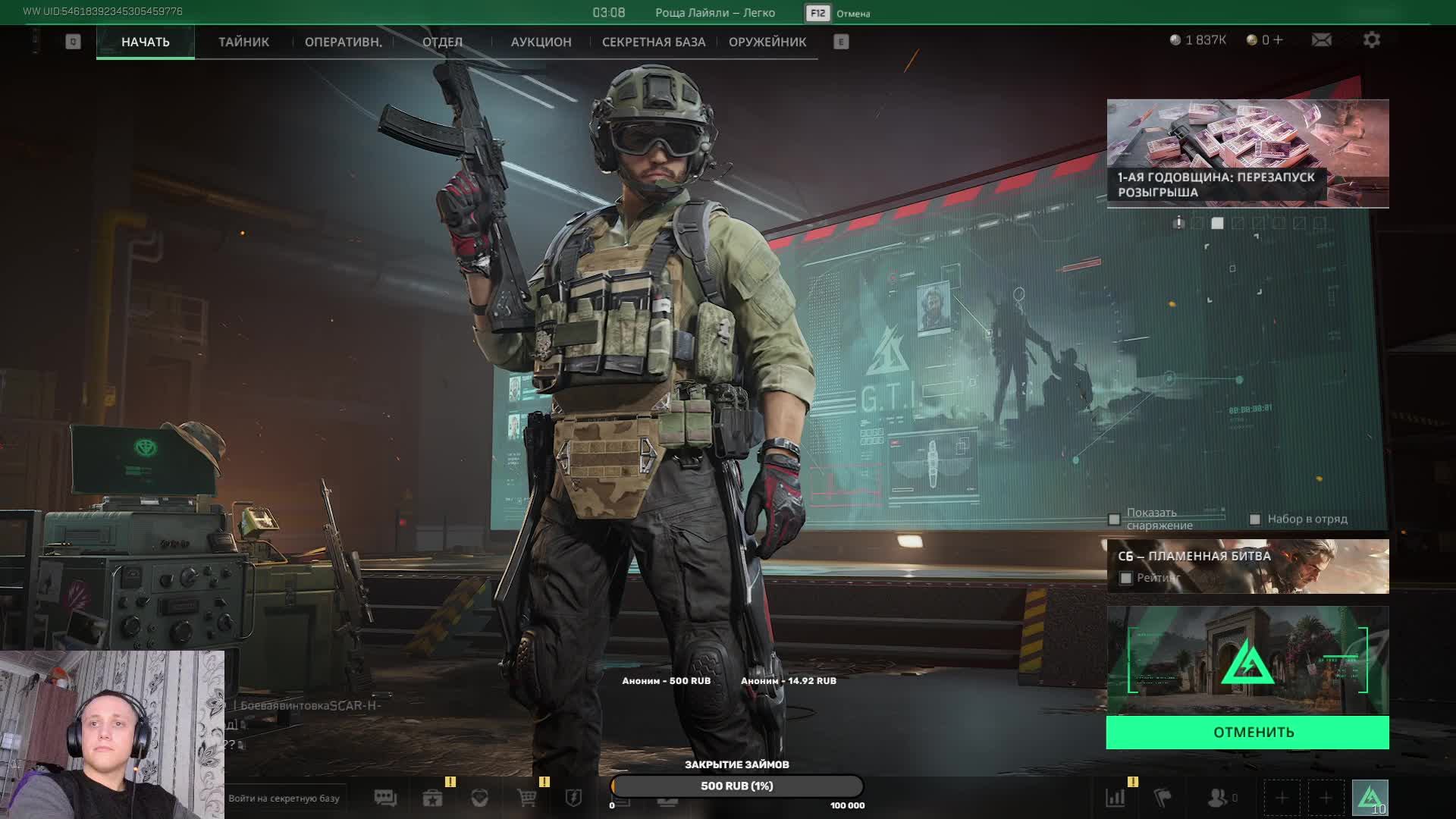Click Войти на секретную базу button
This screenshot has width=1456, height=819.
click(284, 798)
